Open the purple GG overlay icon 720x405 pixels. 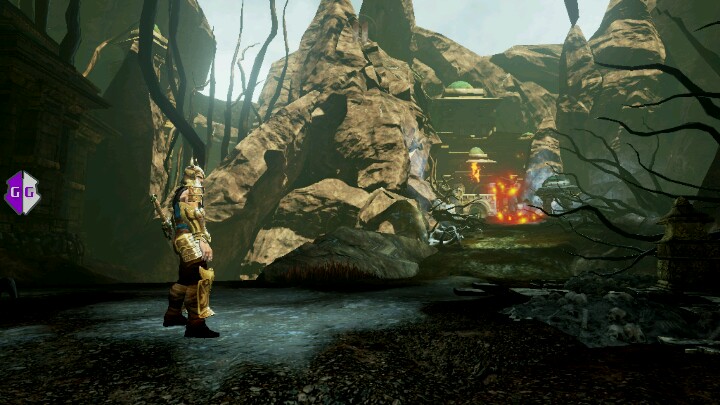pos(22,192)
